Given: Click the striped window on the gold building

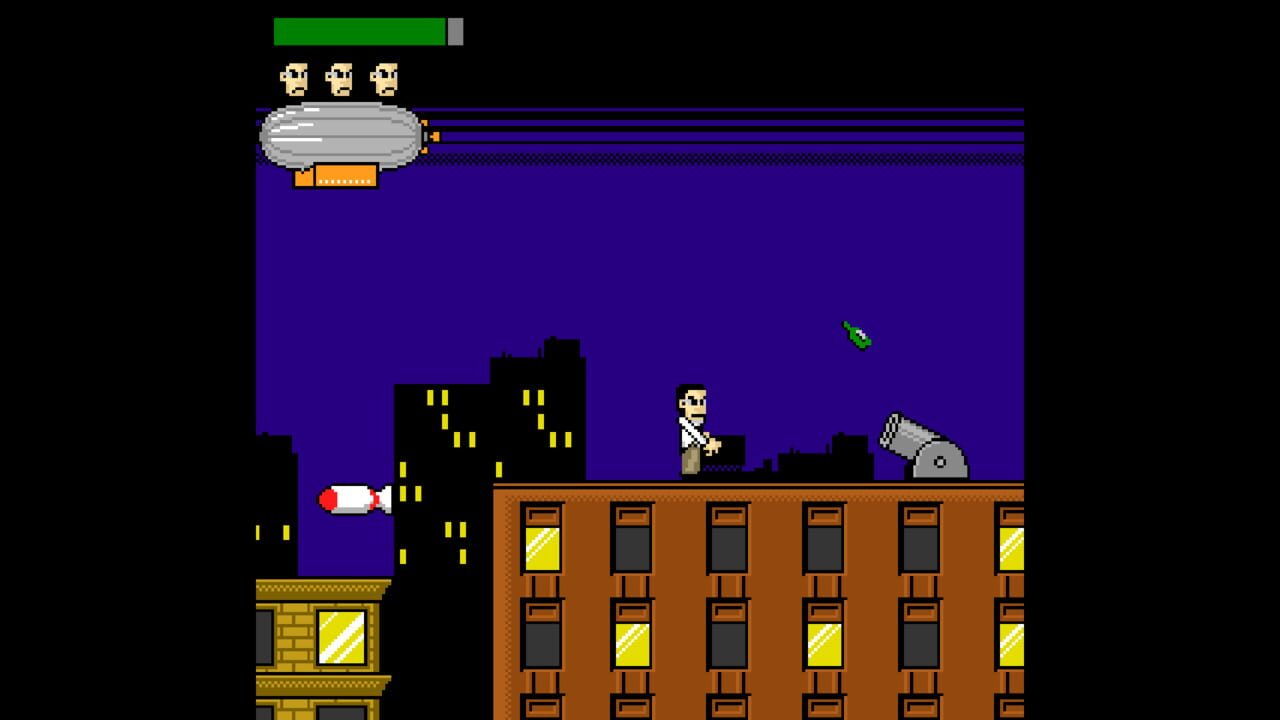Looking at the screenshot, I should [340, 640].
